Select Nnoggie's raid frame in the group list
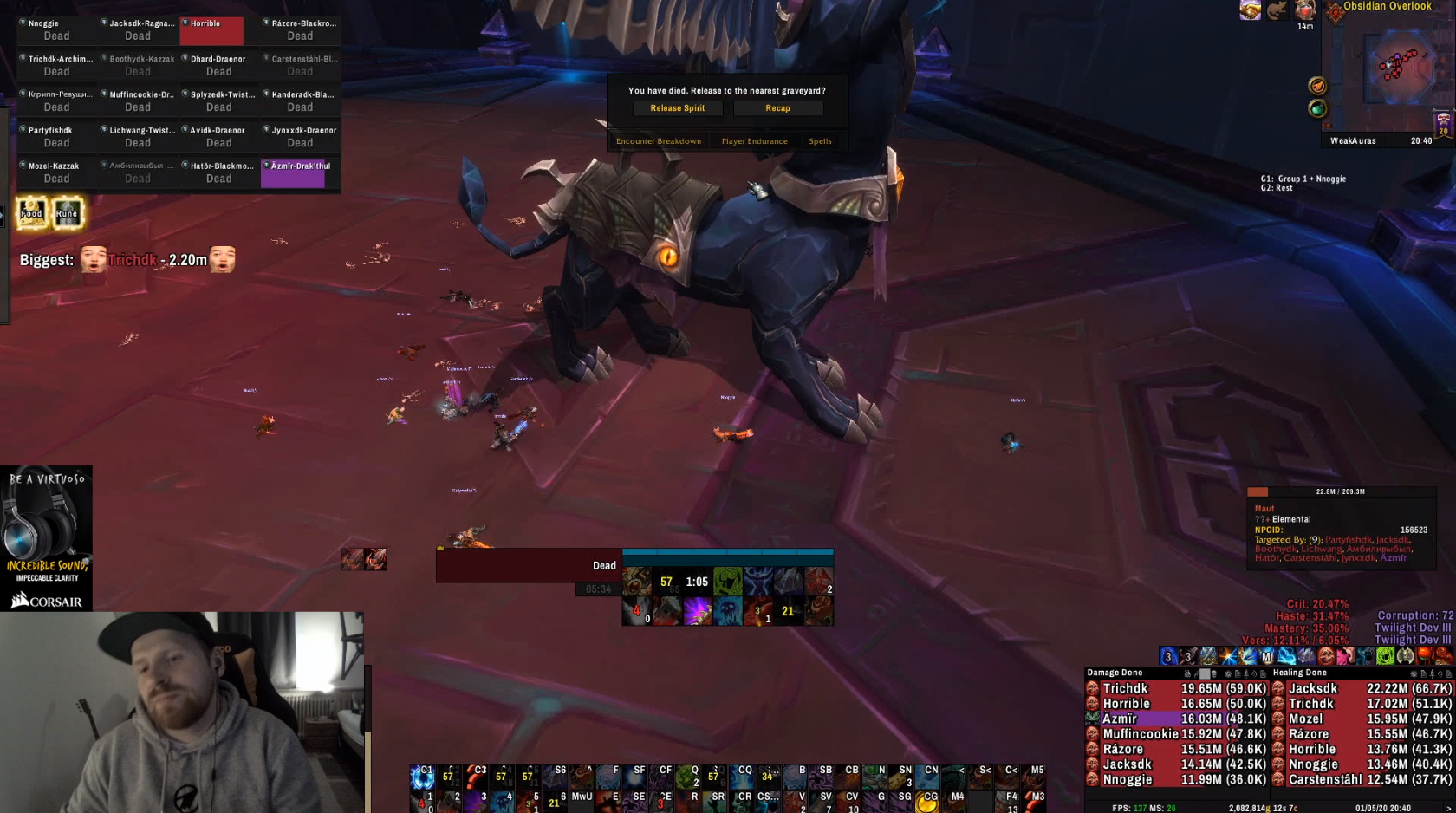This screenshot has width=1456, height=813. (57, 29)
